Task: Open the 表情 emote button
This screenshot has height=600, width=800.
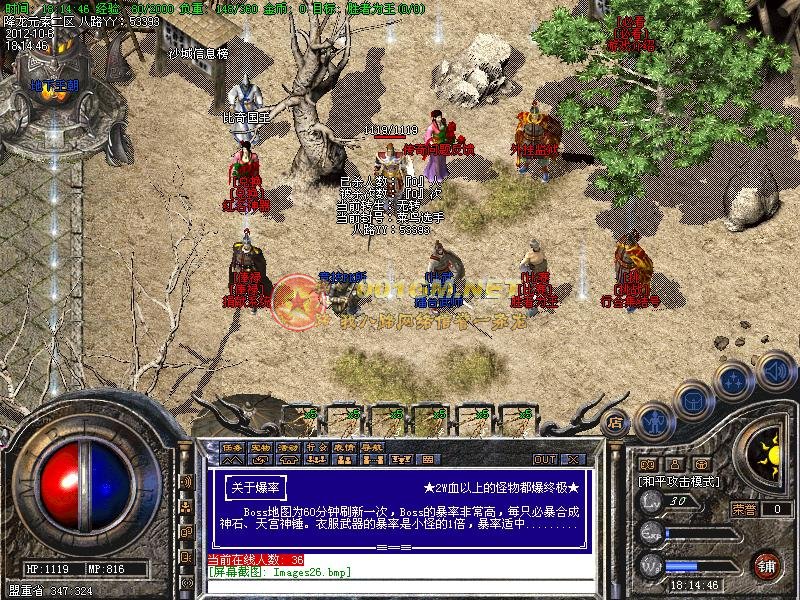Action: (343, 447)
